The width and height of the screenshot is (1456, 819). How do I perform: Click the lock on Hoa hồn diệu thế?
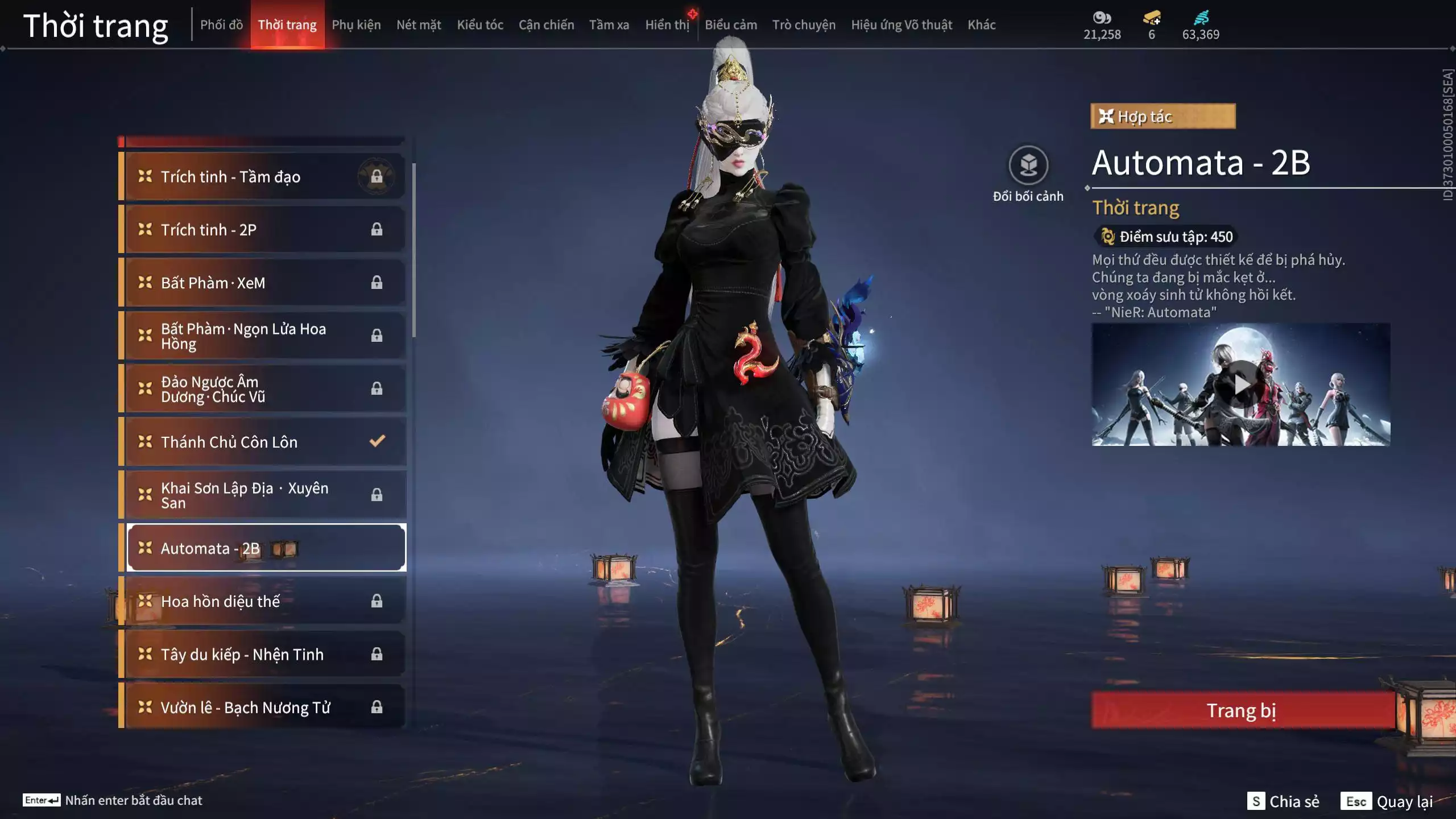(x=377, y=601)
